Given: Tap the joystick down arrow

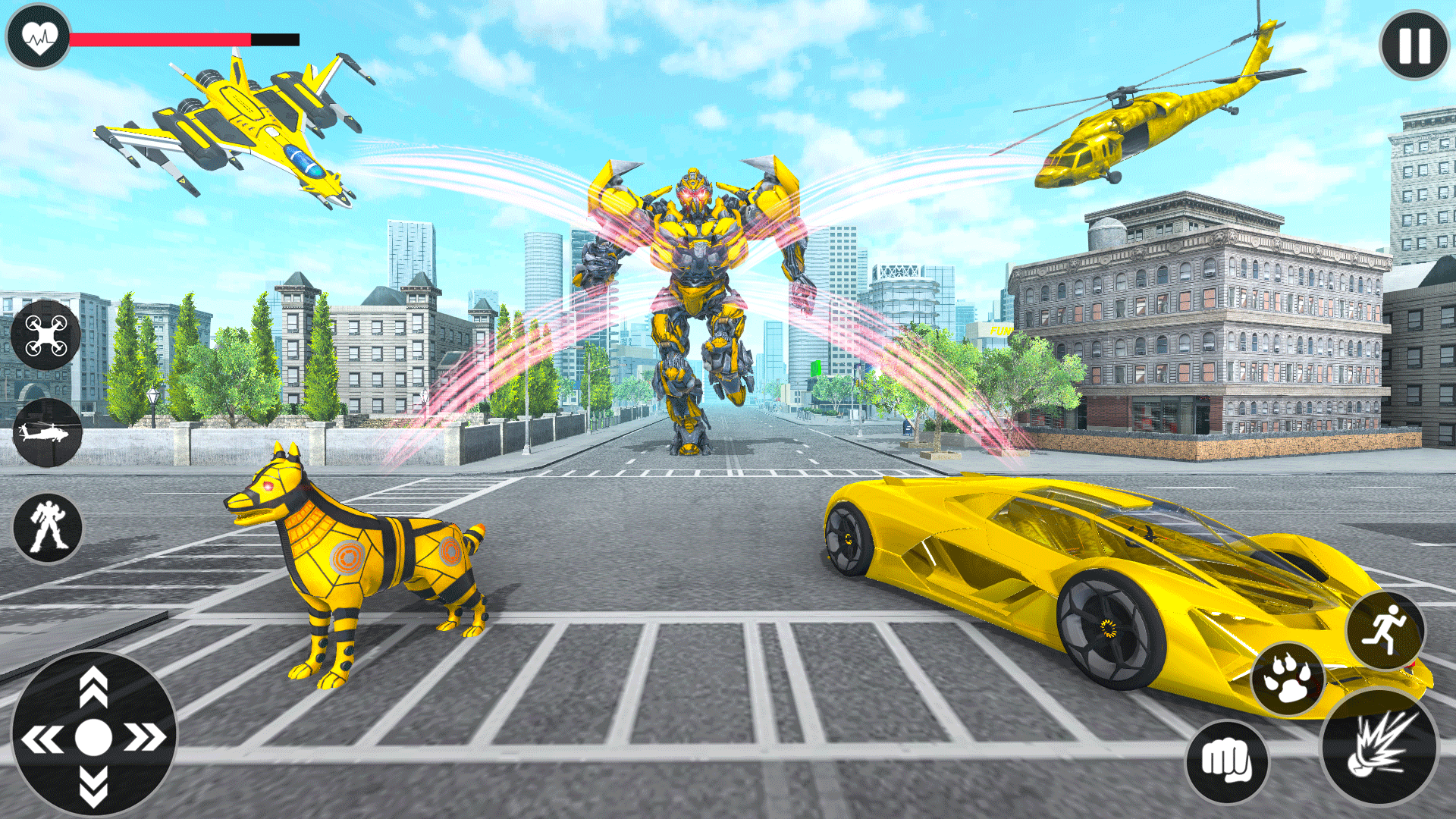Looking at the screenshot, I should pos(95,785).
